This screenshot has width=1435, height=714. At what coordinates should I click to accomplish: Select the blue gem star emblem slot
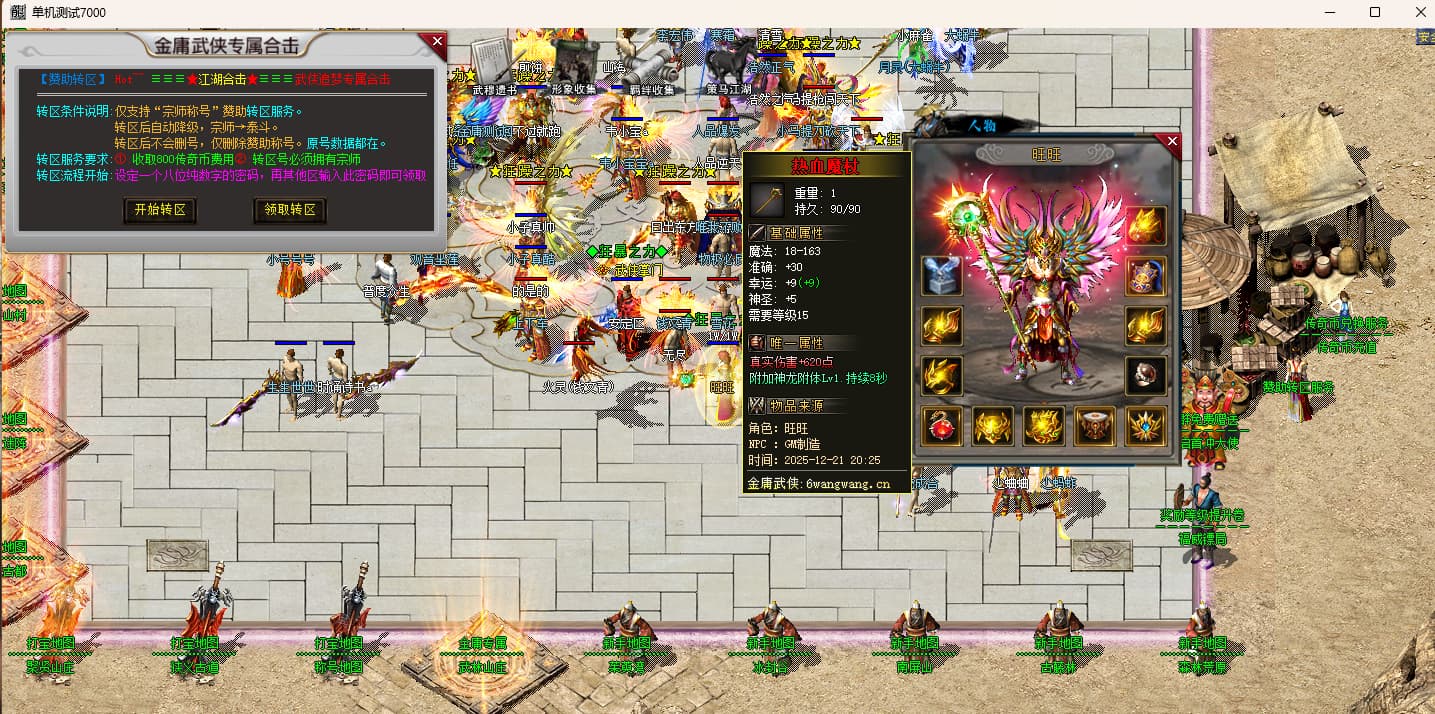pos(1145,426)
